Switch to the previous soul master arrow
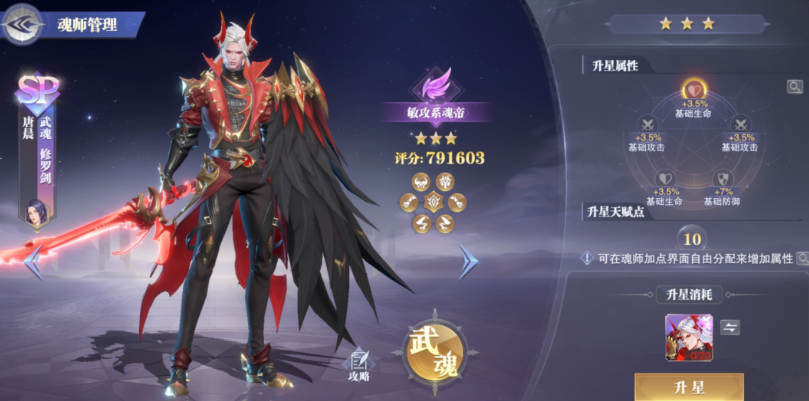The width and height of the screenshot is (809, 401). (33, 262)
